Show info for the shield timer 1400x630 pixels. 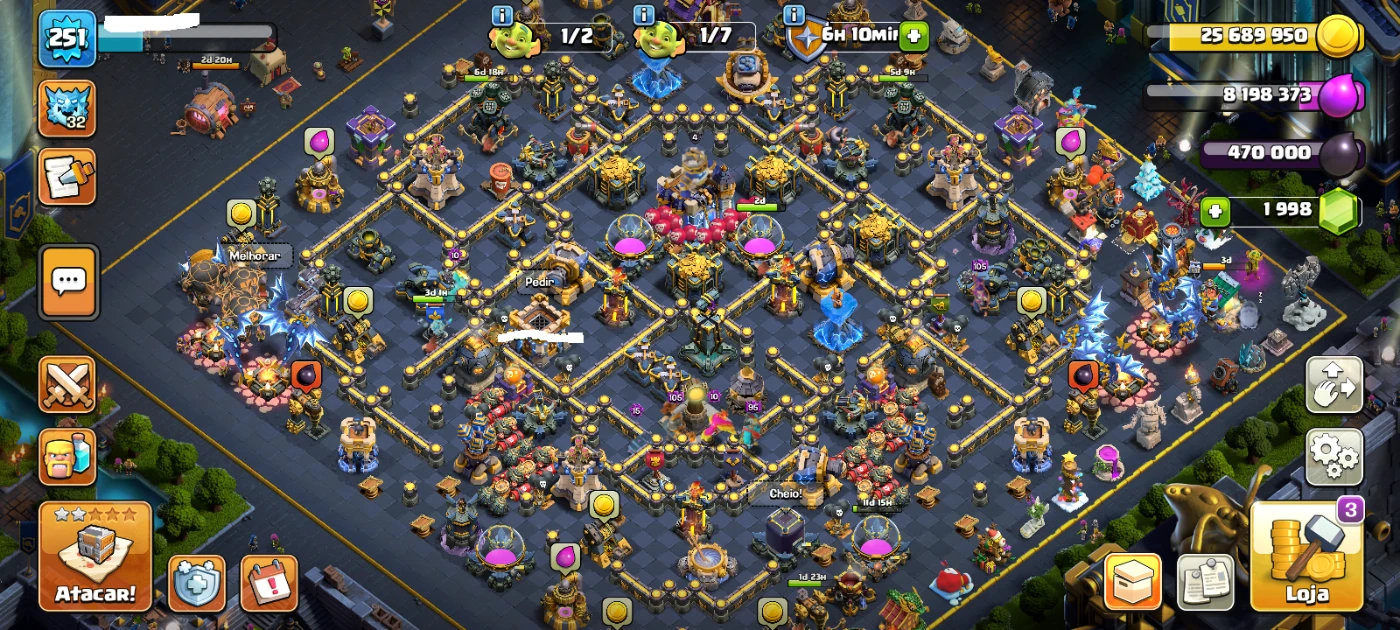pos(795,15)
